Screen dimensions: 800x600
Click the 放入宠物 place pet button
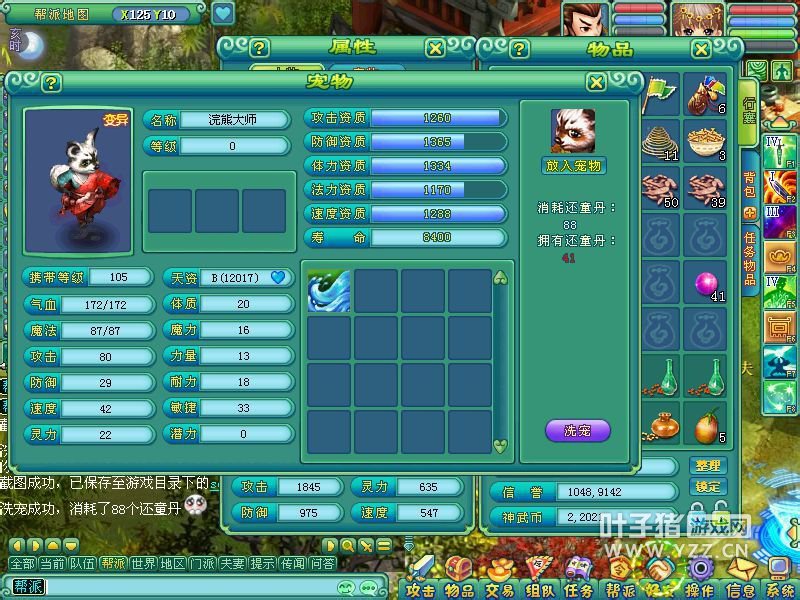(x=575, y=165)
